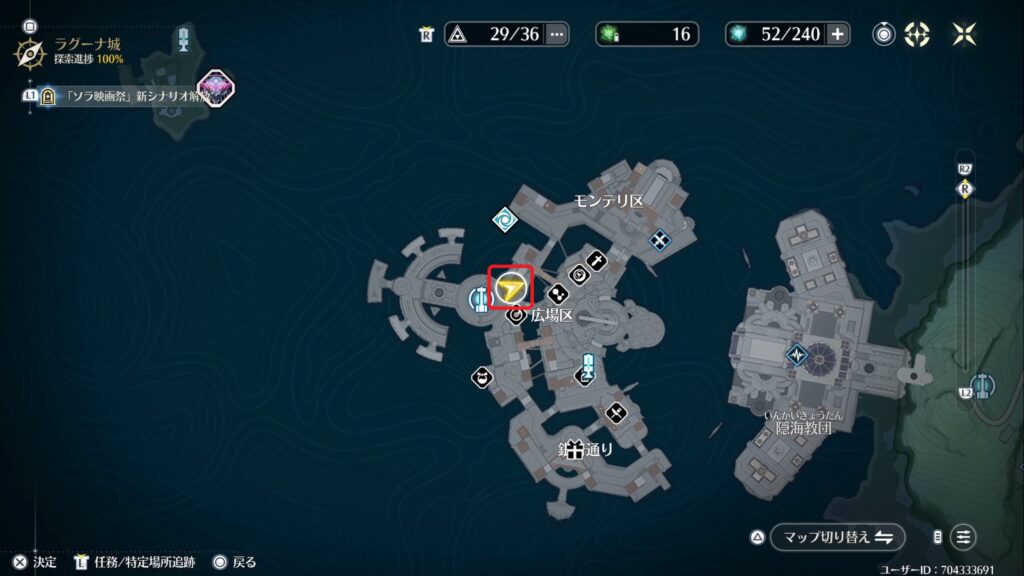Open the map filter settings button

click(963, 537)
